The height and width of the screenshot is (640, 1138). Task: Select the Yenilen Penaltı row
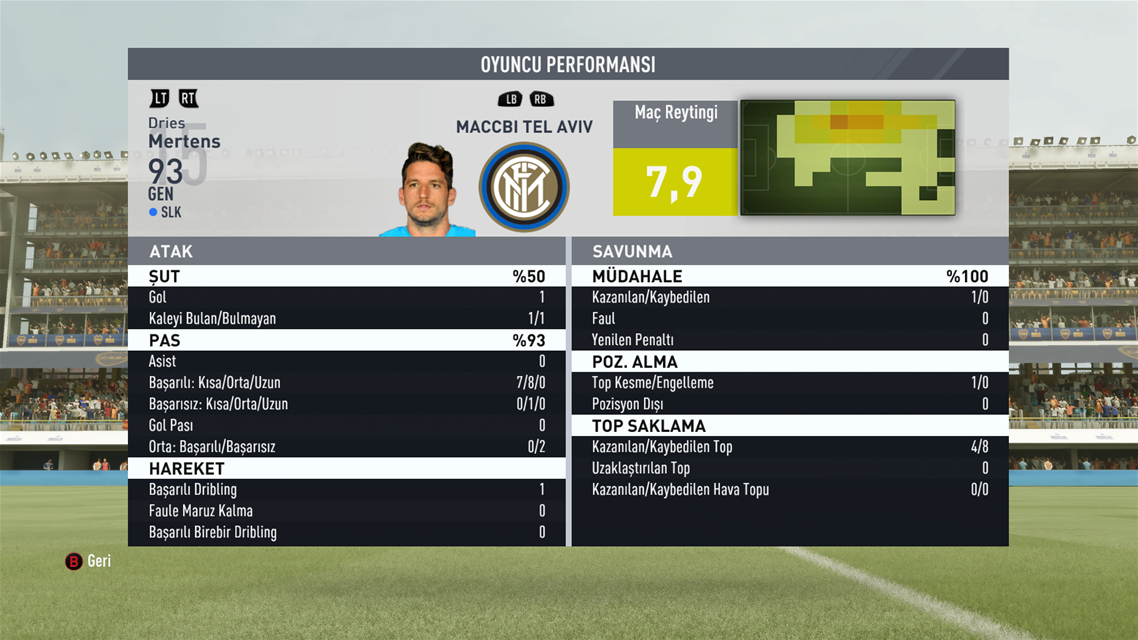[x=789, y=340]
